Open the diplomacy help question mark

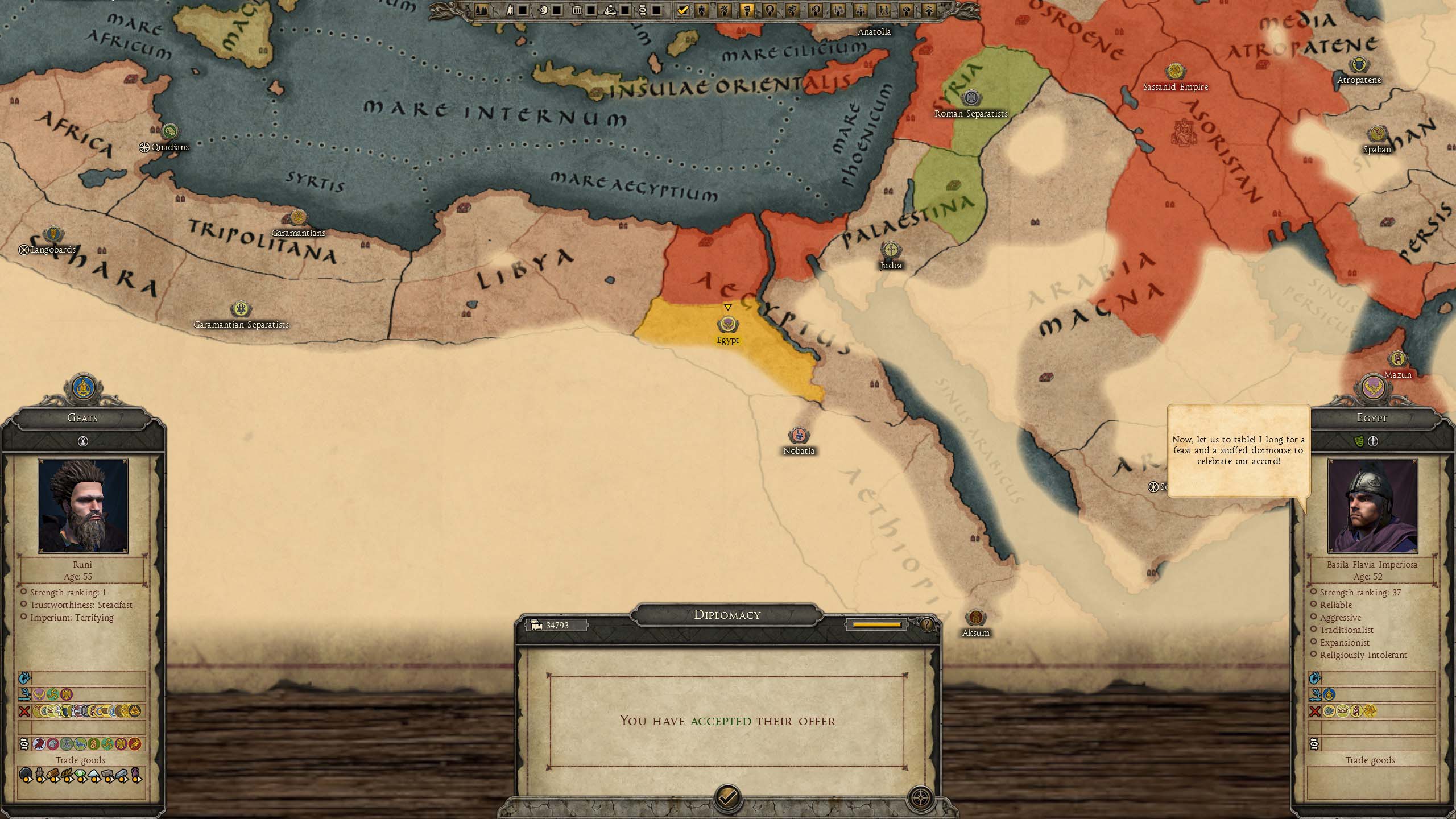pos(926,625)
